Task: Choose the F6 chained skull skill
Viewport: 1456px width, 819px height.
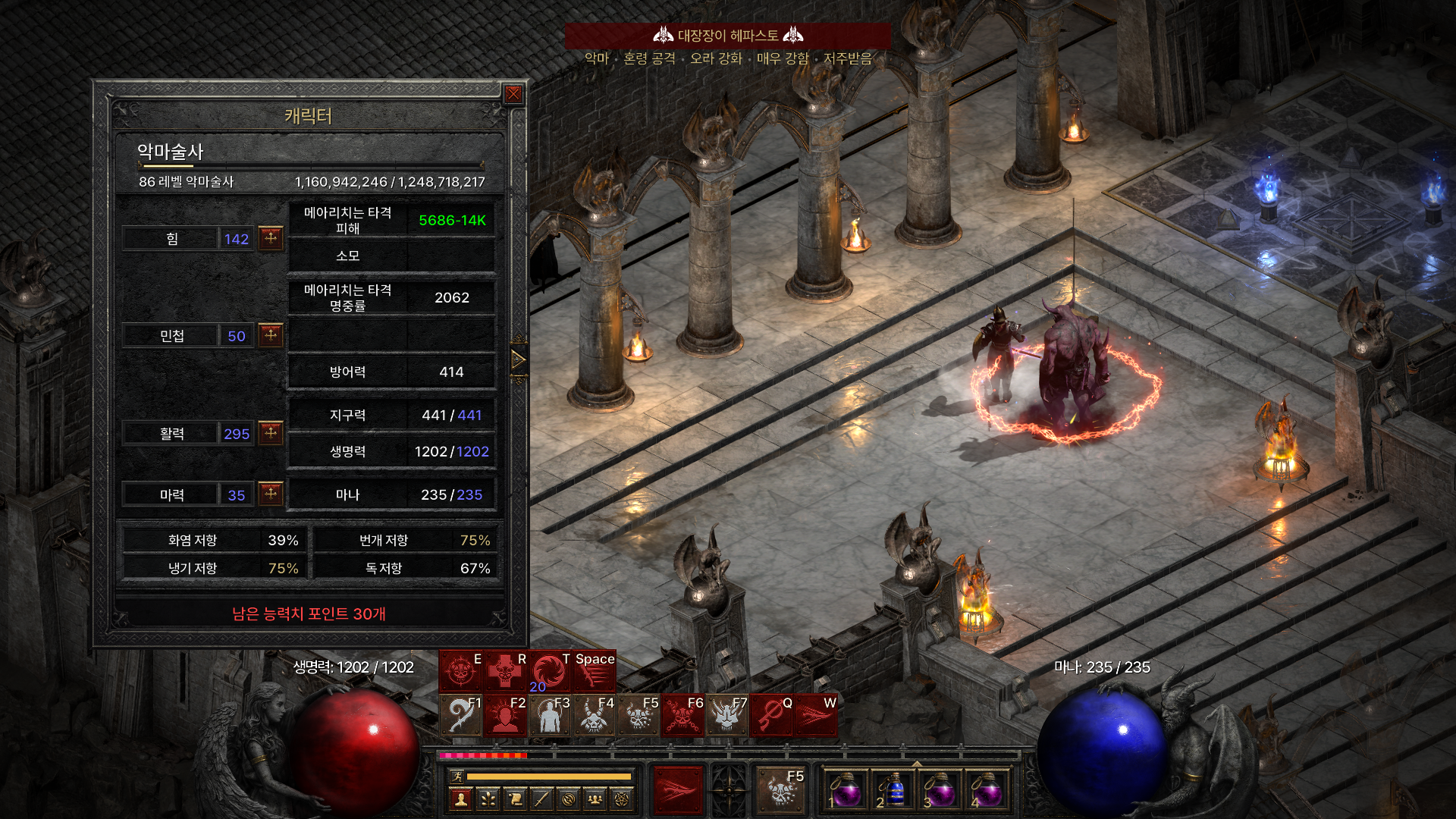Action: [x=682, y=715]
